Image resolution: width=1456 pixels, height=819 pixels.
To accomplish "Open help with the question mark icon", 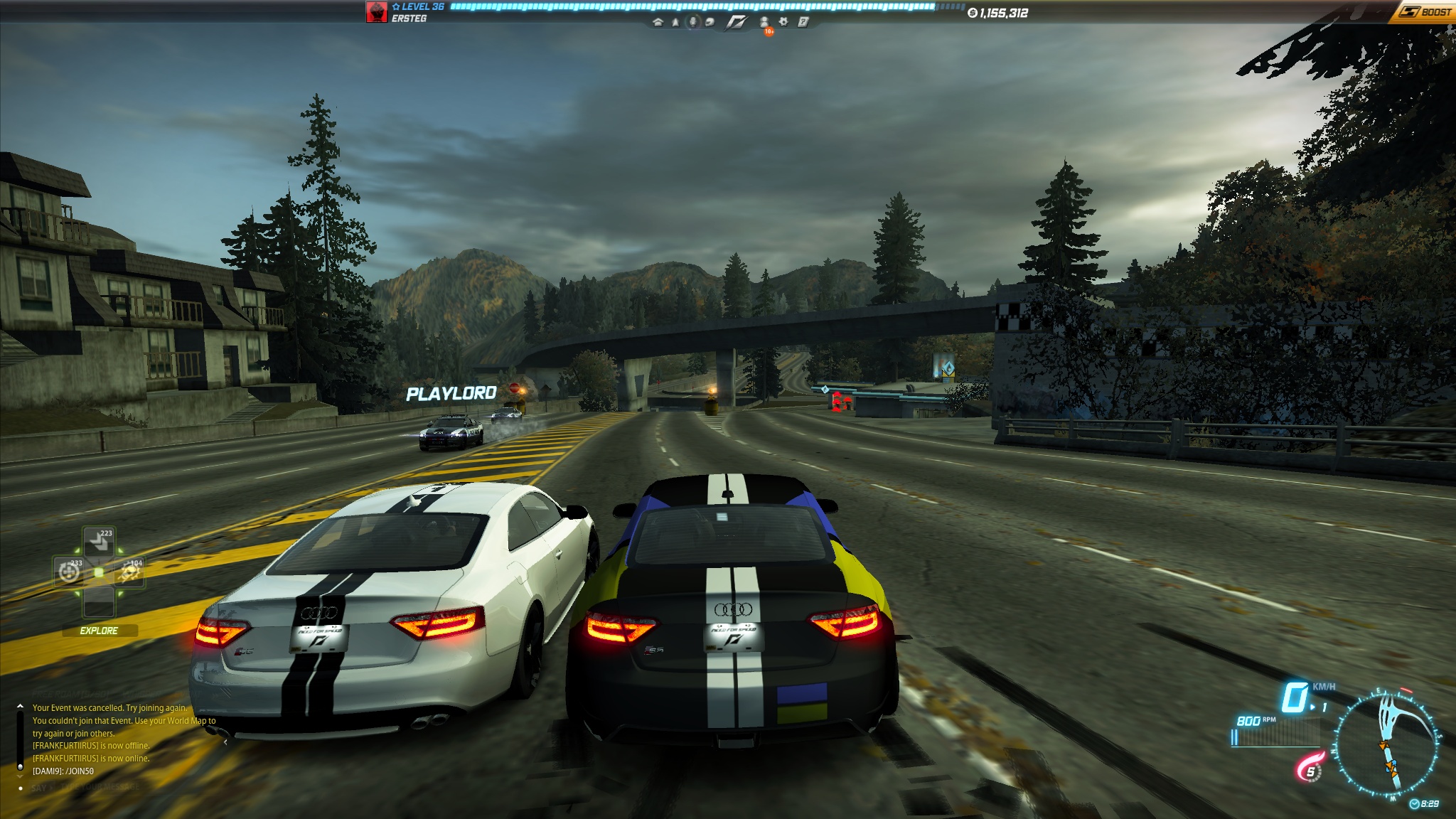I will tap(803, 22).
